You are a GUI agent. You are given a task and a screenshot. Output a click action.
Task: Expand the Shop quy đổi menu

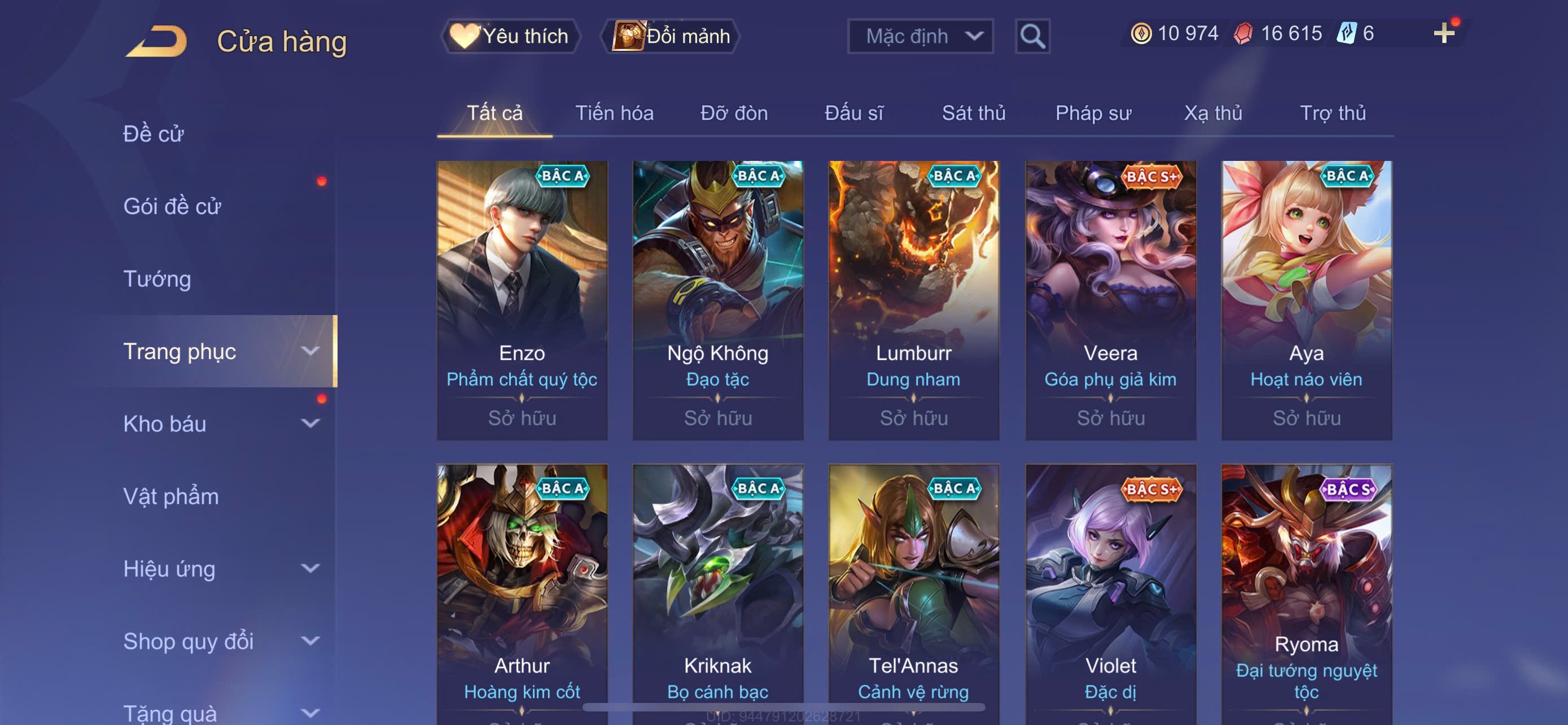click(x=220, y=641)
